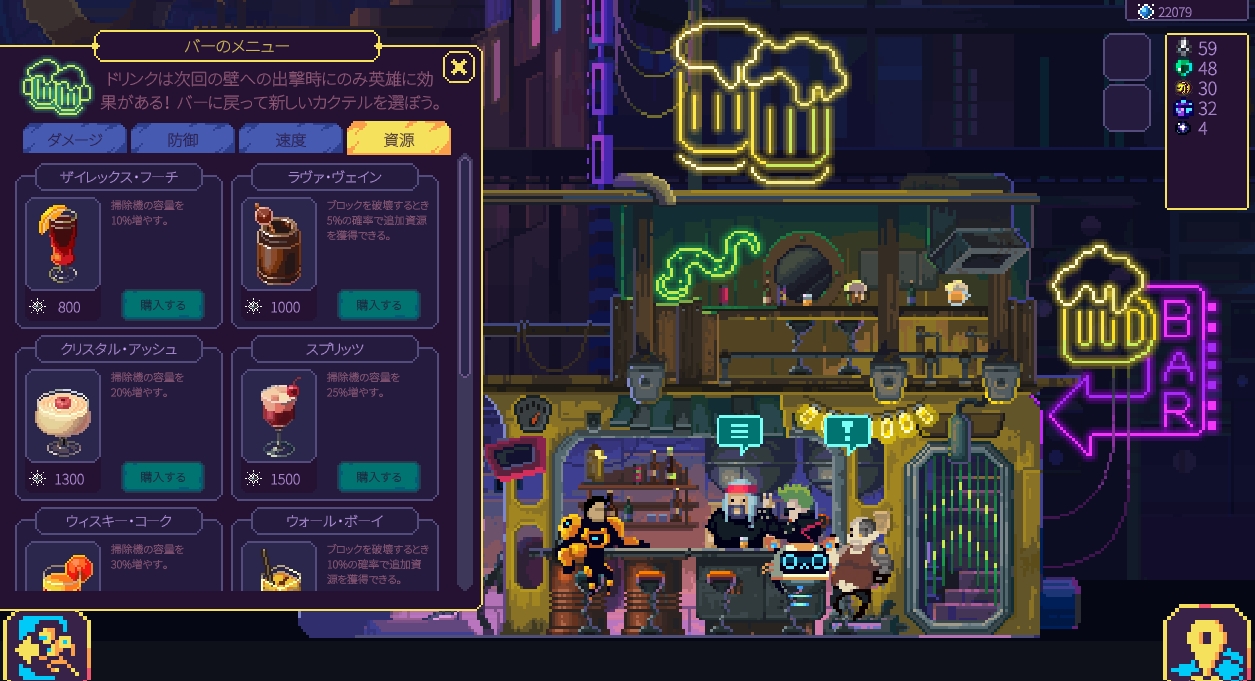Open the 防御 drinks tab
1255x681 pixels.
click(x=182, y=140)
